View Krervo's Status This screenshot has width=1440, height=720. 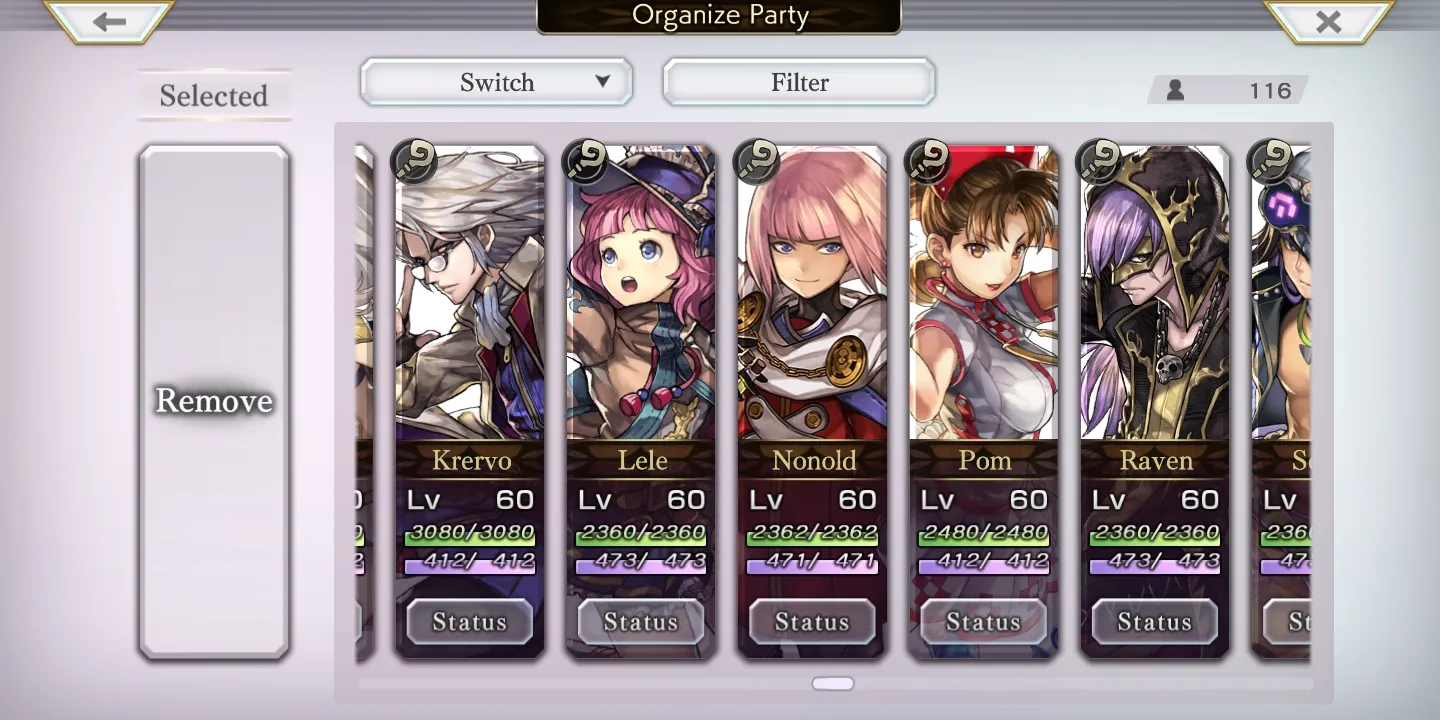470,622
